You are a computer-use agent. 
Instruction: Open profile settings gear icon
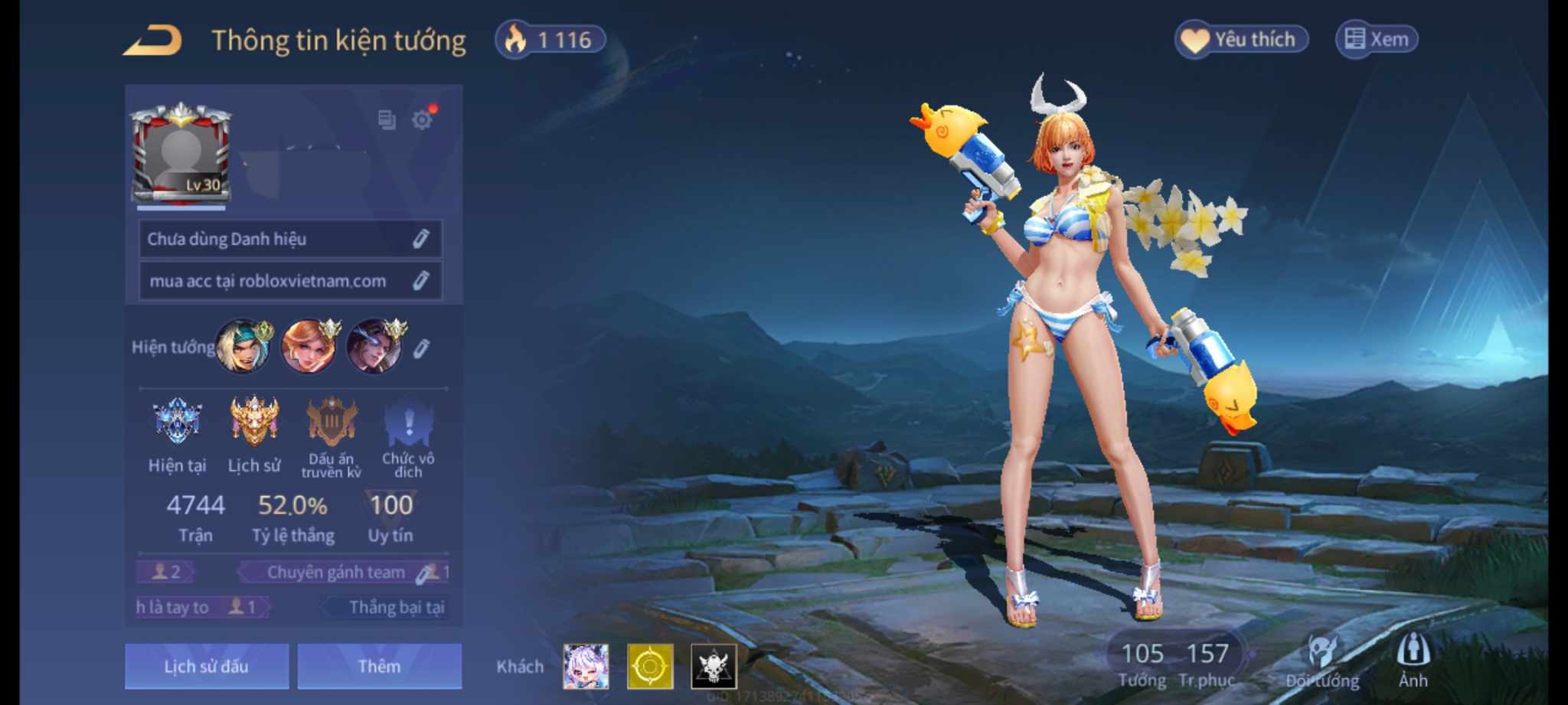422,119
